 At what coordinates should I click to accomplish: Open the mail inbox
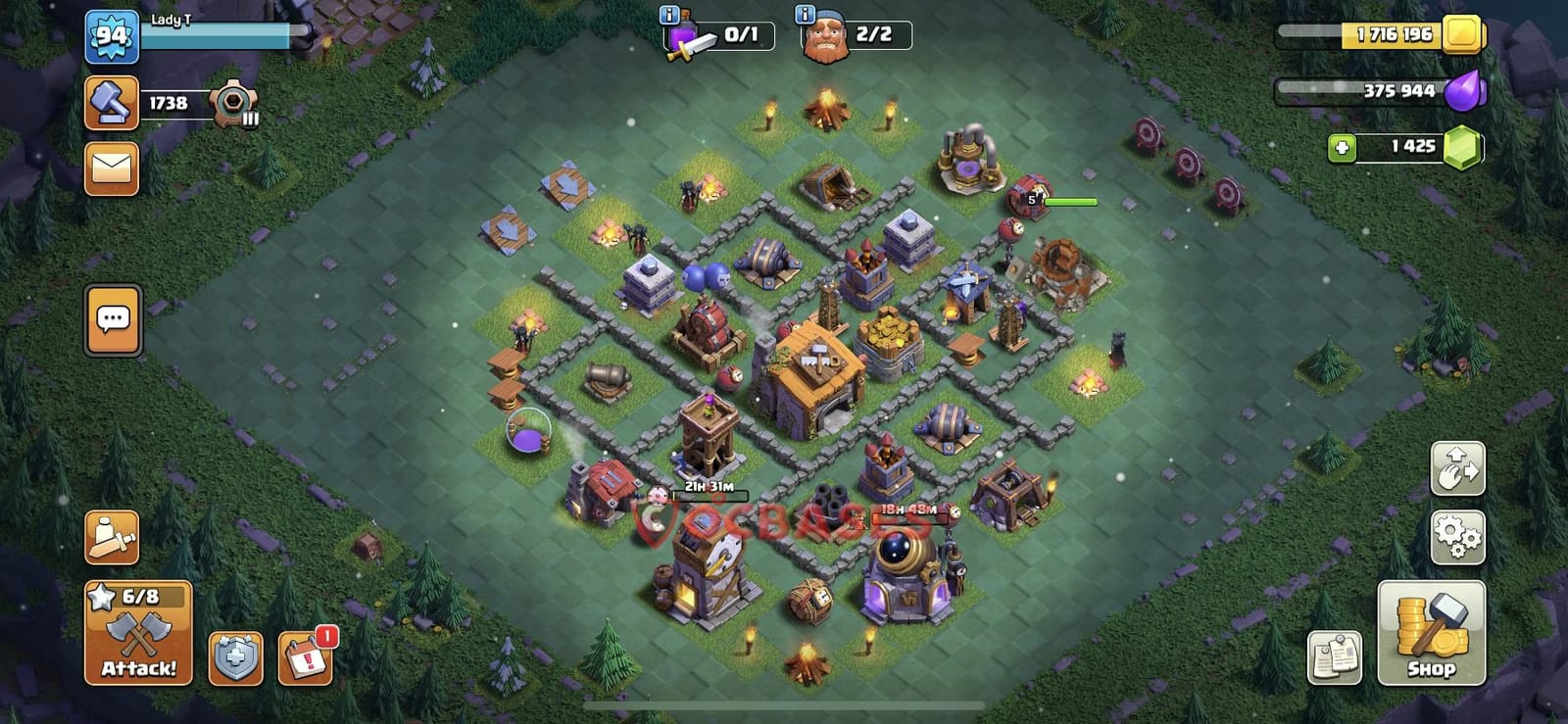point(113,169)
